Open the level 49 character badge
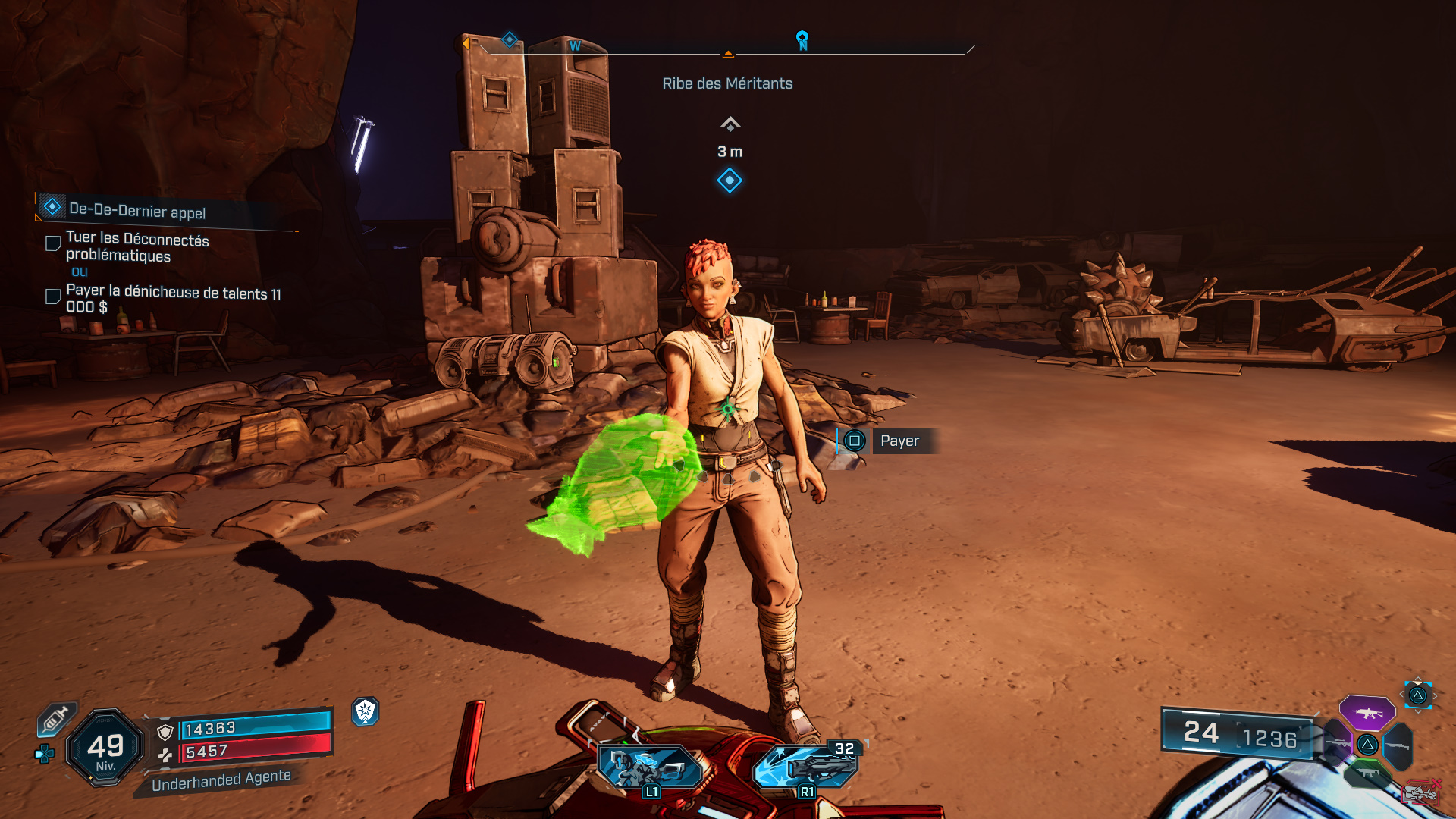The width and height of the screenshot is (1456, 819). pyautogui.click(x=105, y=748)
